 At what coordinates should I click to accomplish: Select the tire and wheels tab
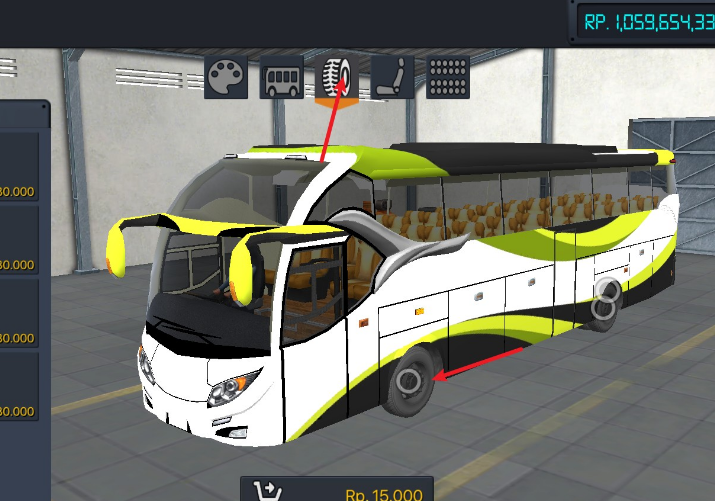coord(337,77)
